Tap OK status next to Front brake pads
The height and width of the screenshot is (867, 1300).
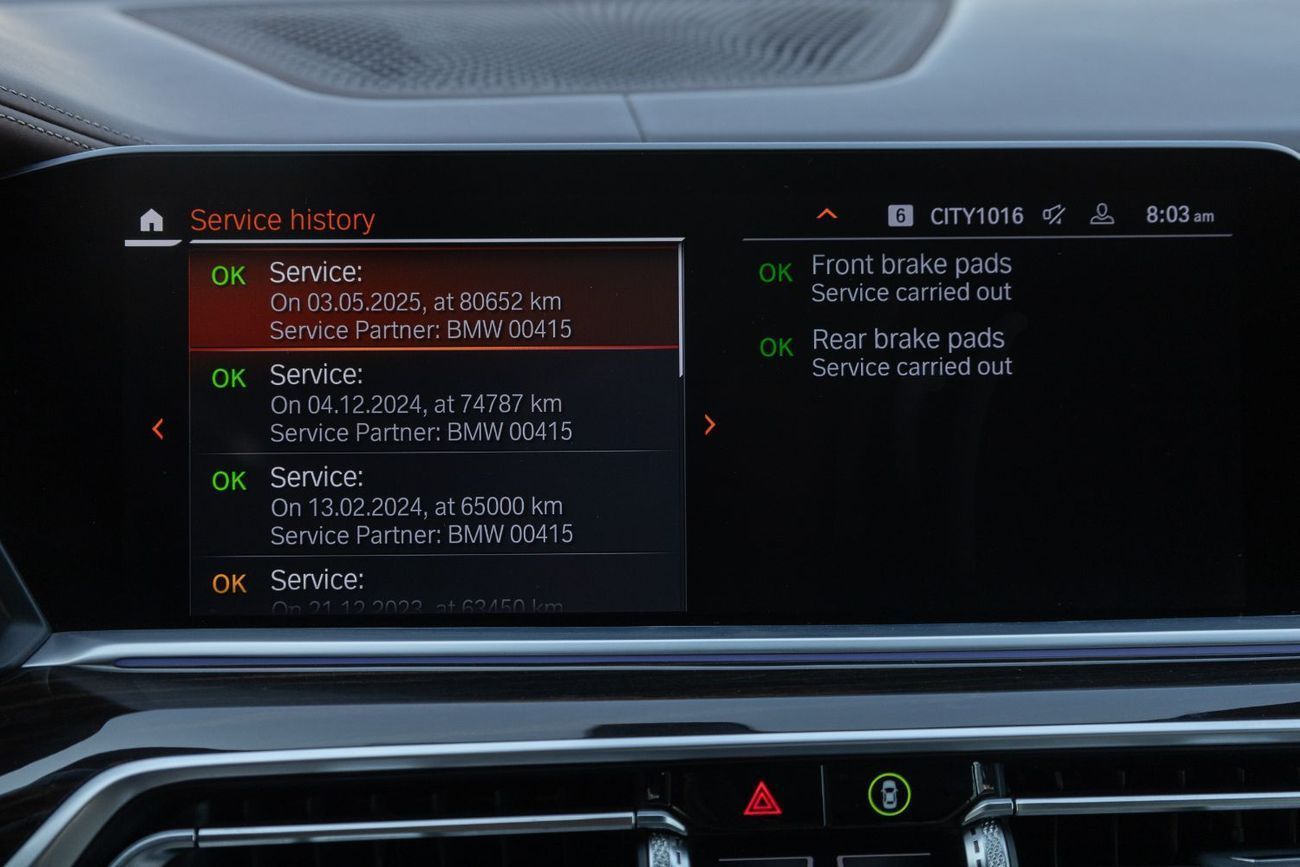click(x=774, y=269)
